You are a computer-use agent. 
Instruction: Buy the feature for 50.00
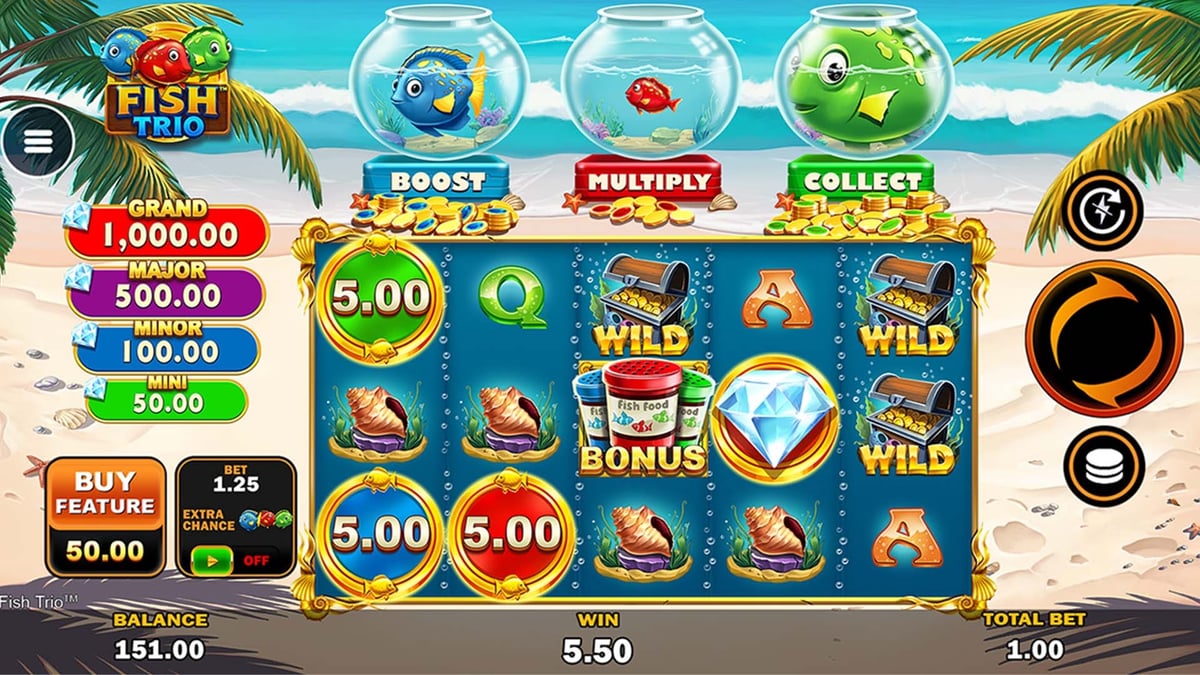coord(105,516)
